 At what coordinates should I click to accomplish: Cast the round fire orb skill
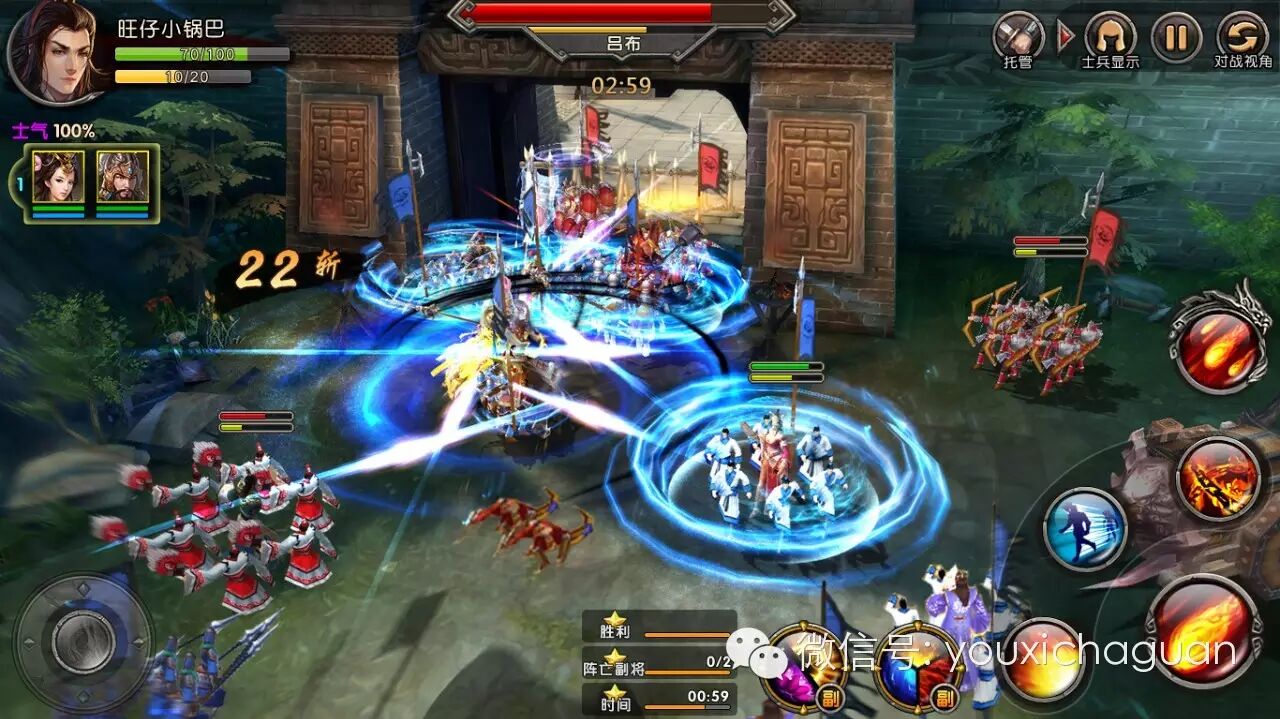(x=1042, y=660)
